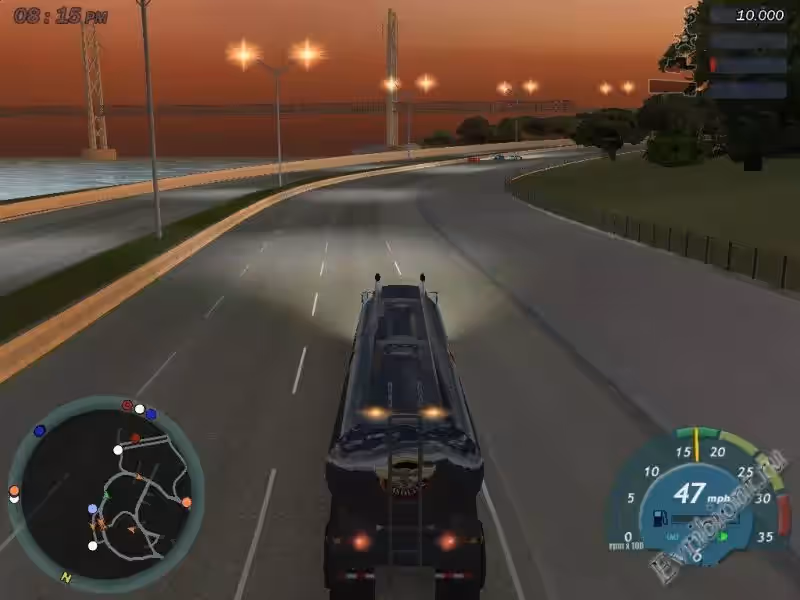800x600 pixels.
Task: Click the yellow N compass indicator
Action: pos(66,577)
